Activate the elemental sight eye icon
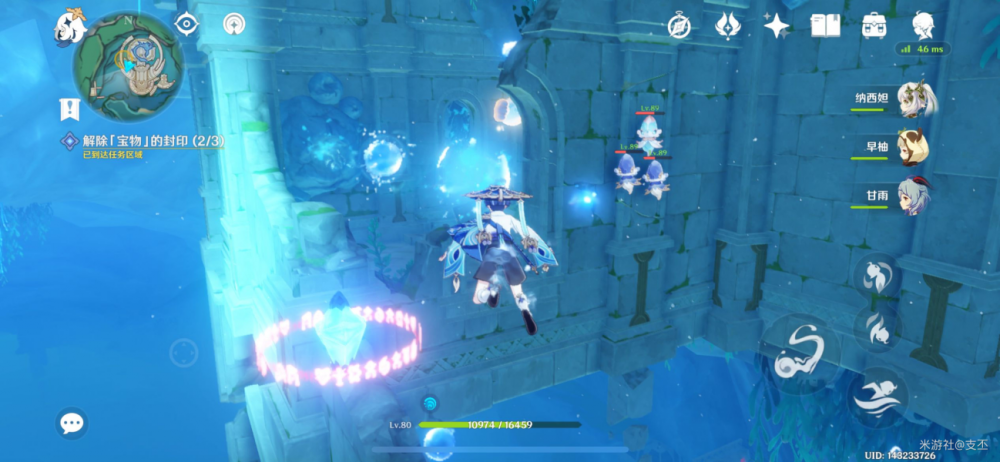 click(185, 24)
